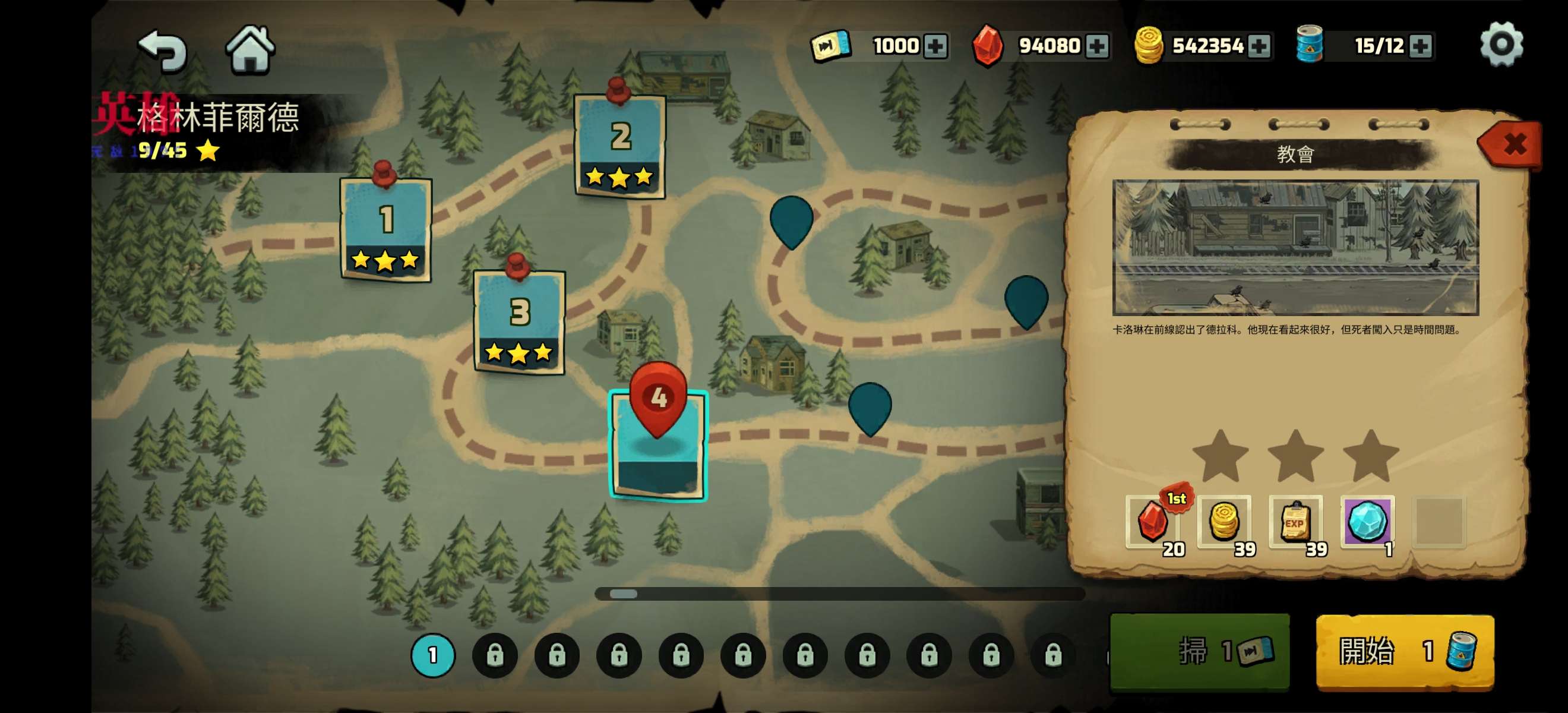This screenshot has width=1568, height=713.
Task: Choose level 3 map card
Action: pyautogui.click(x=519, y=321)
